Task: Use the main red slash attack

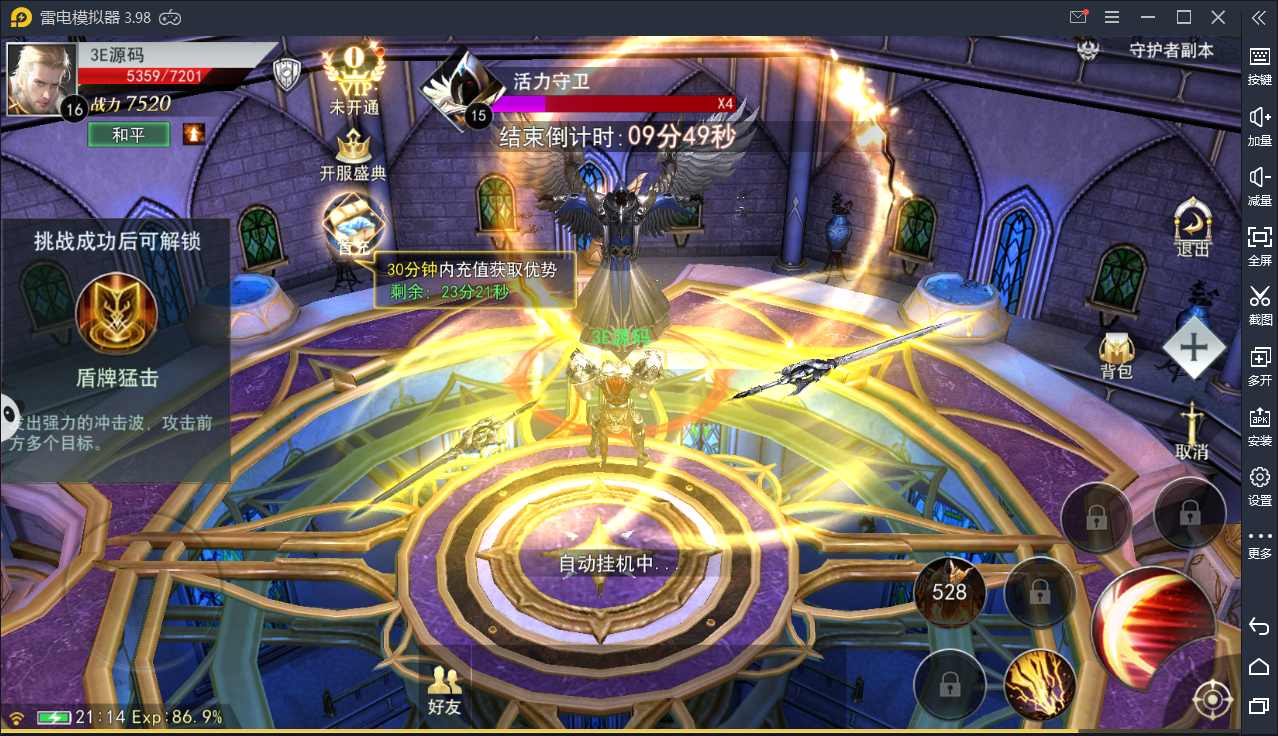Action: point(1153,627)
